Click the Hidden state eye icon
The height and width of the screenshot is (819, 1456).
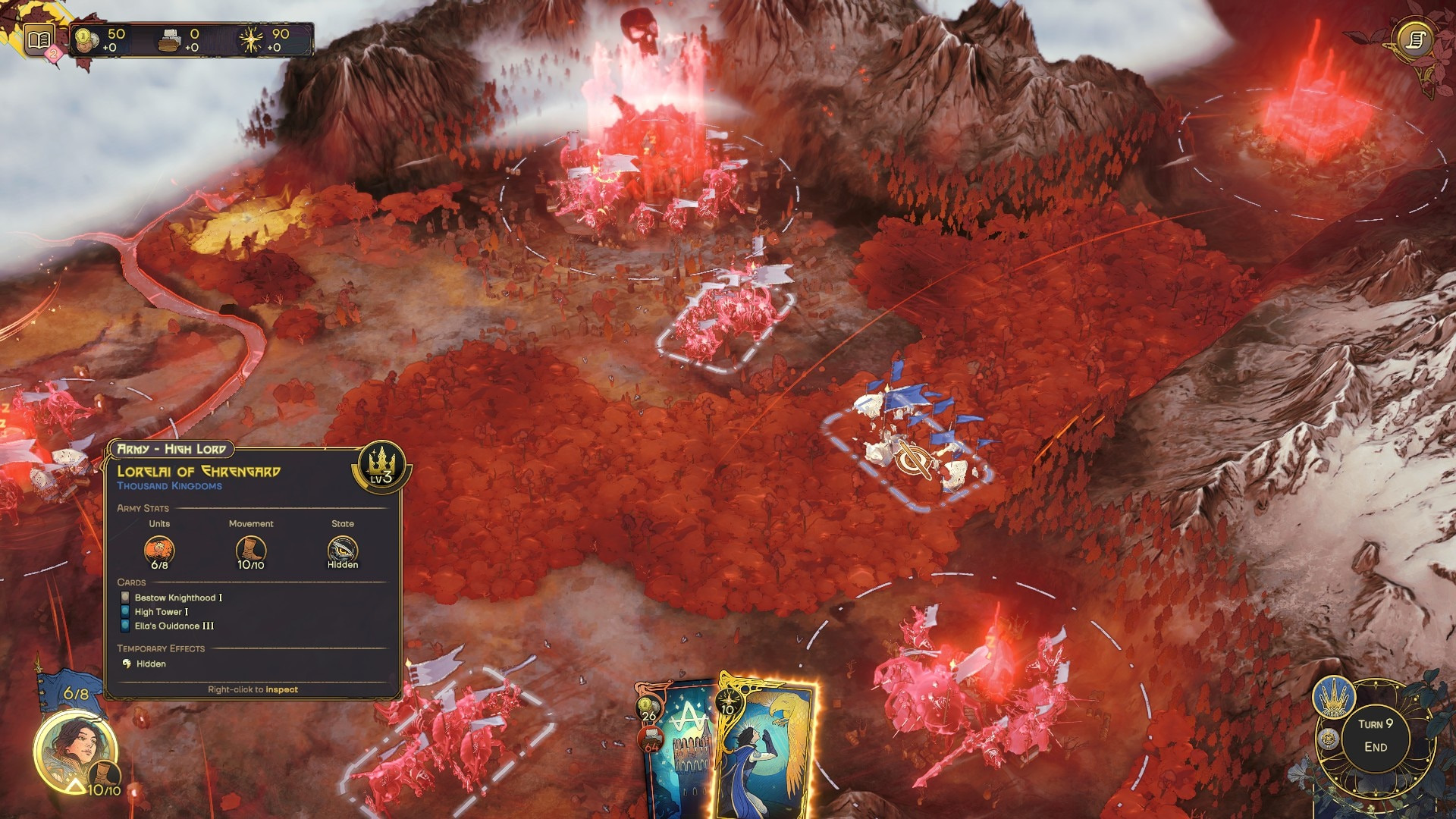(x=342, y=550)
